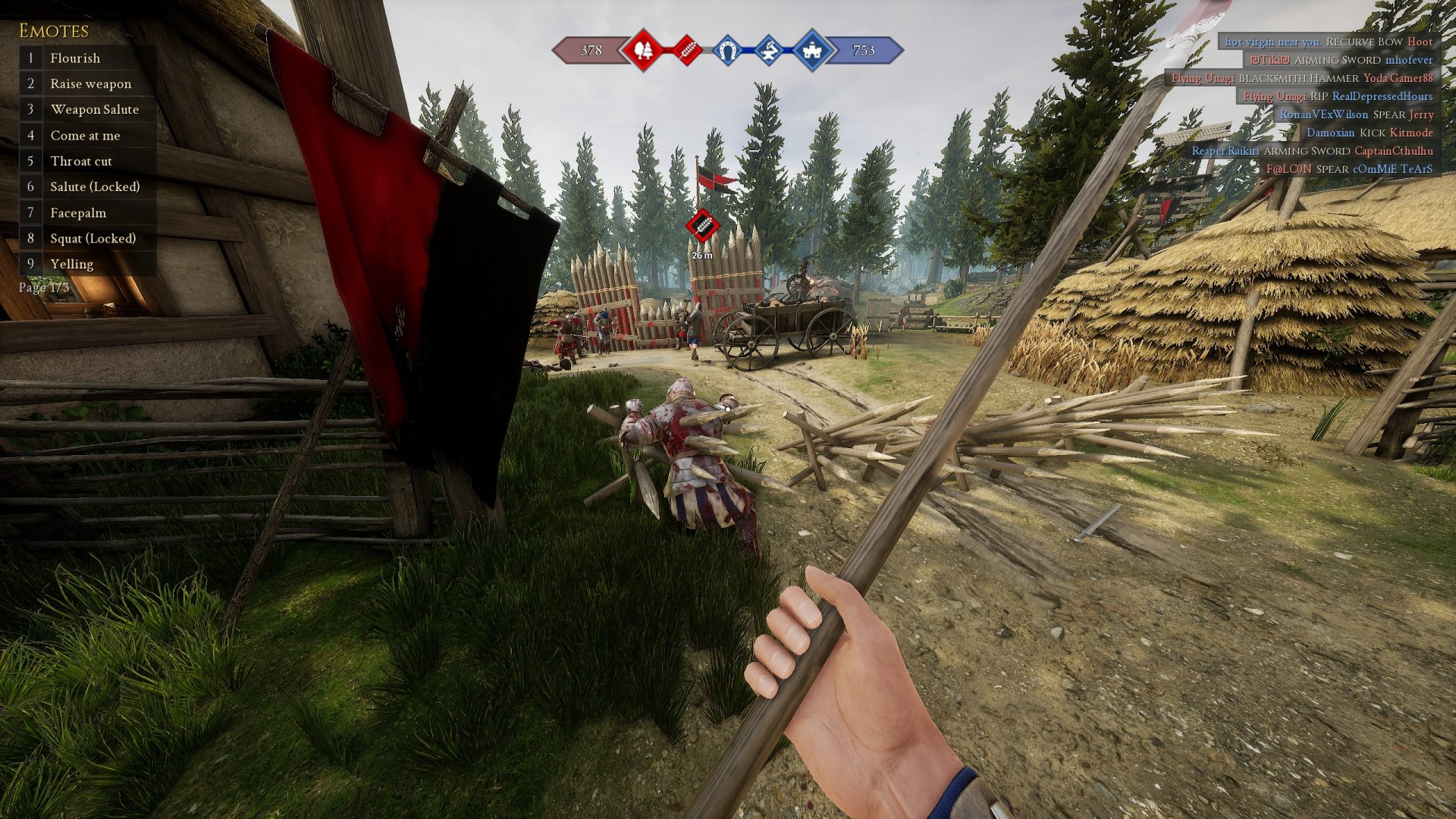Pick the Weapon Salute emote
The height and width of the screenshot is (819, 1456).
(x=94, y=110)
